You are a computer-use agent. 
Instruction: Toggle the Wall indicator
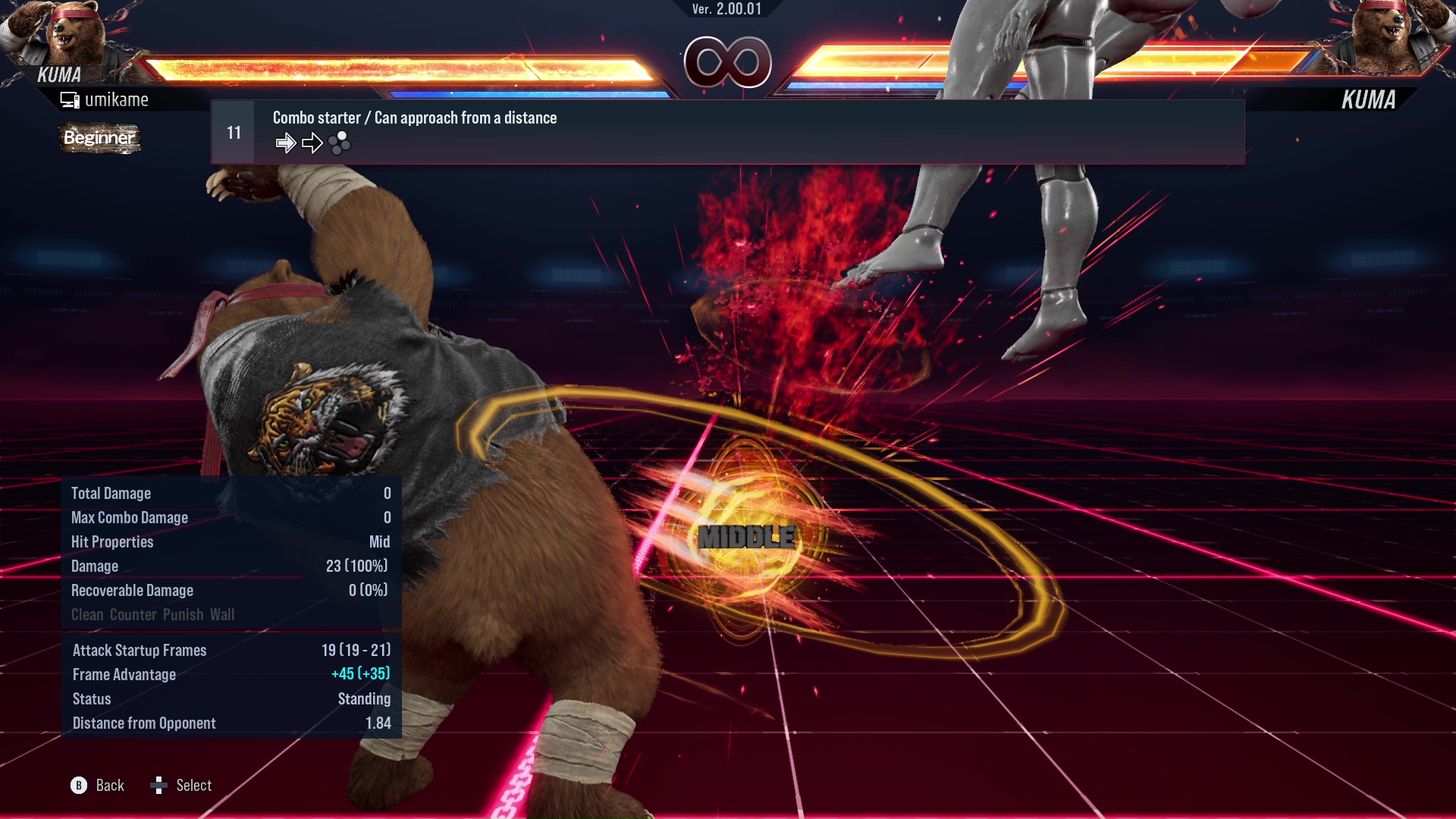[x=224, y=614]
